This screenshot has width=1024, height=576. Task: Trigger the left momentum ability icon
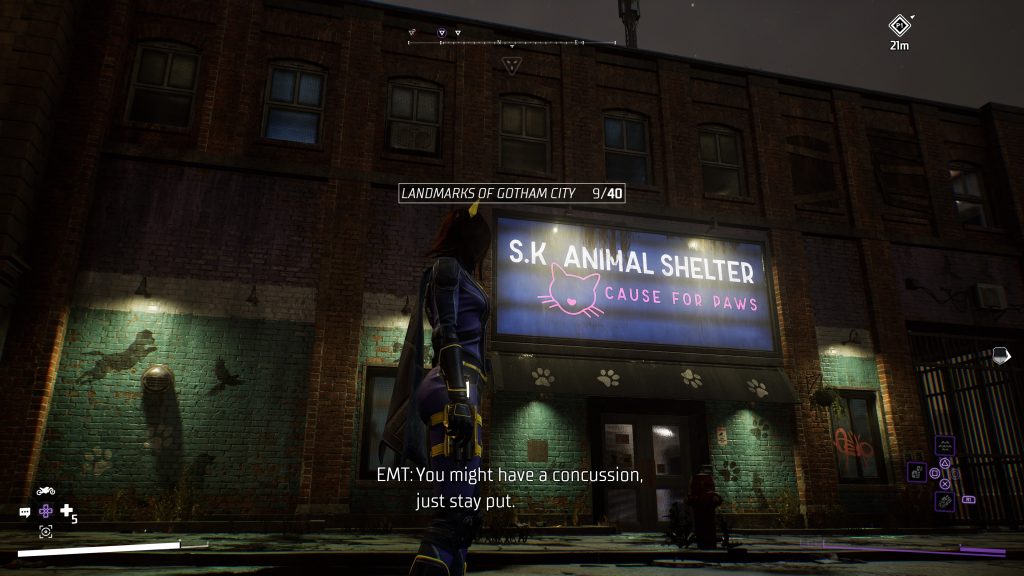916,472
